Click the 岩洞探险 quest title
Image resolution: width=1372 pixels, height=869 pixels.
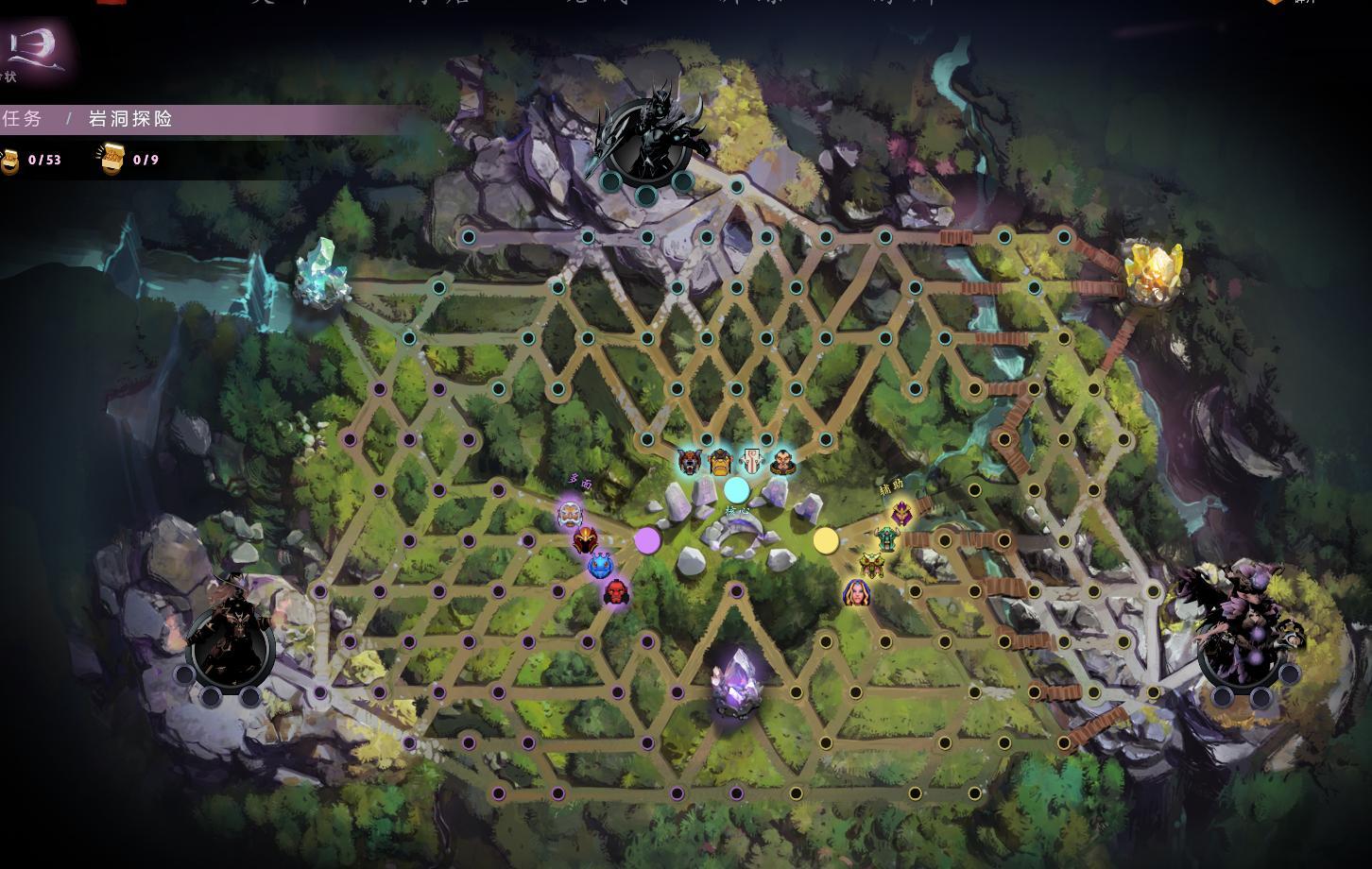point(130,120)
